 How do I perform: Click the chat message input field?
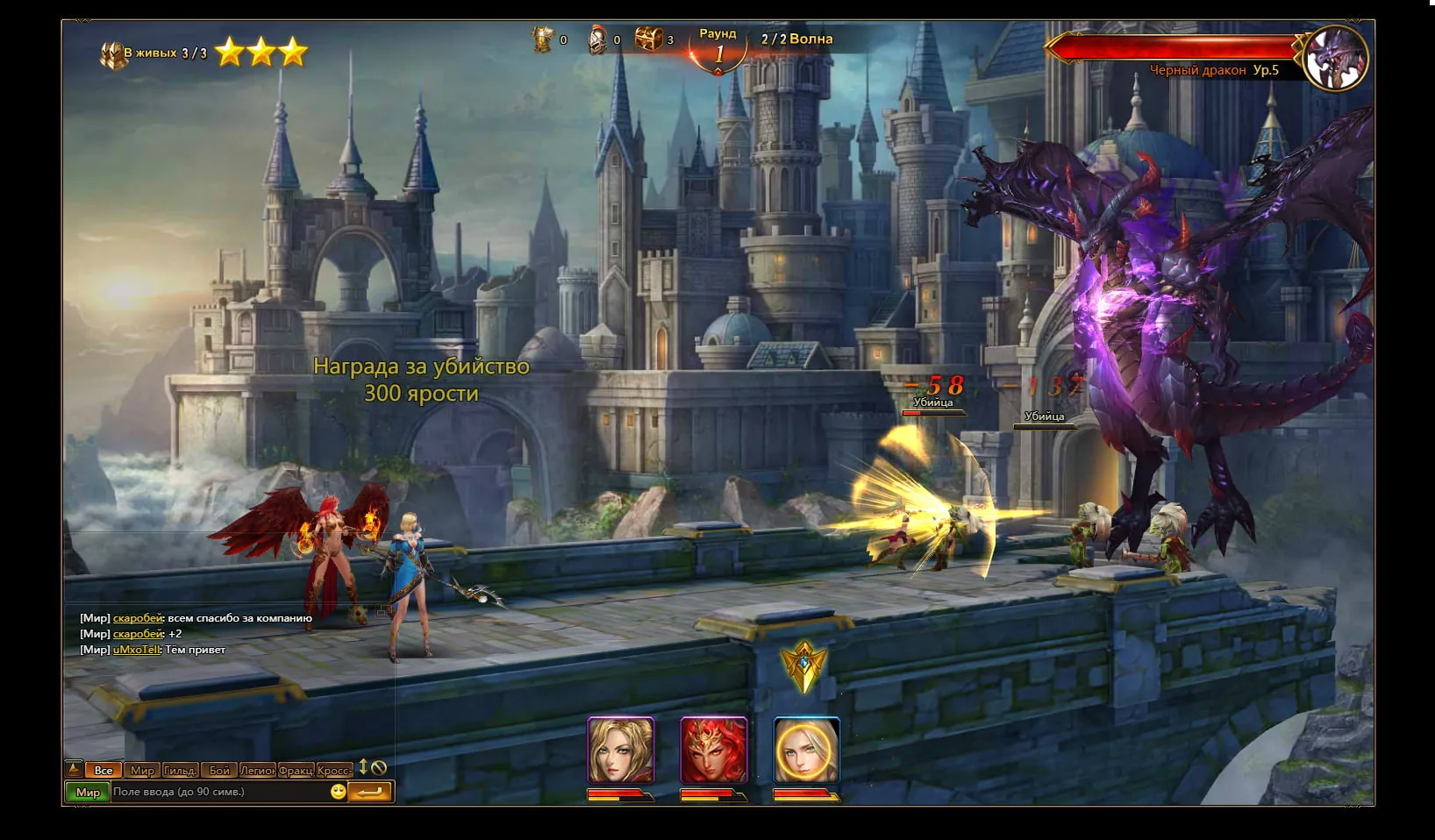click(x=219, y=792)
